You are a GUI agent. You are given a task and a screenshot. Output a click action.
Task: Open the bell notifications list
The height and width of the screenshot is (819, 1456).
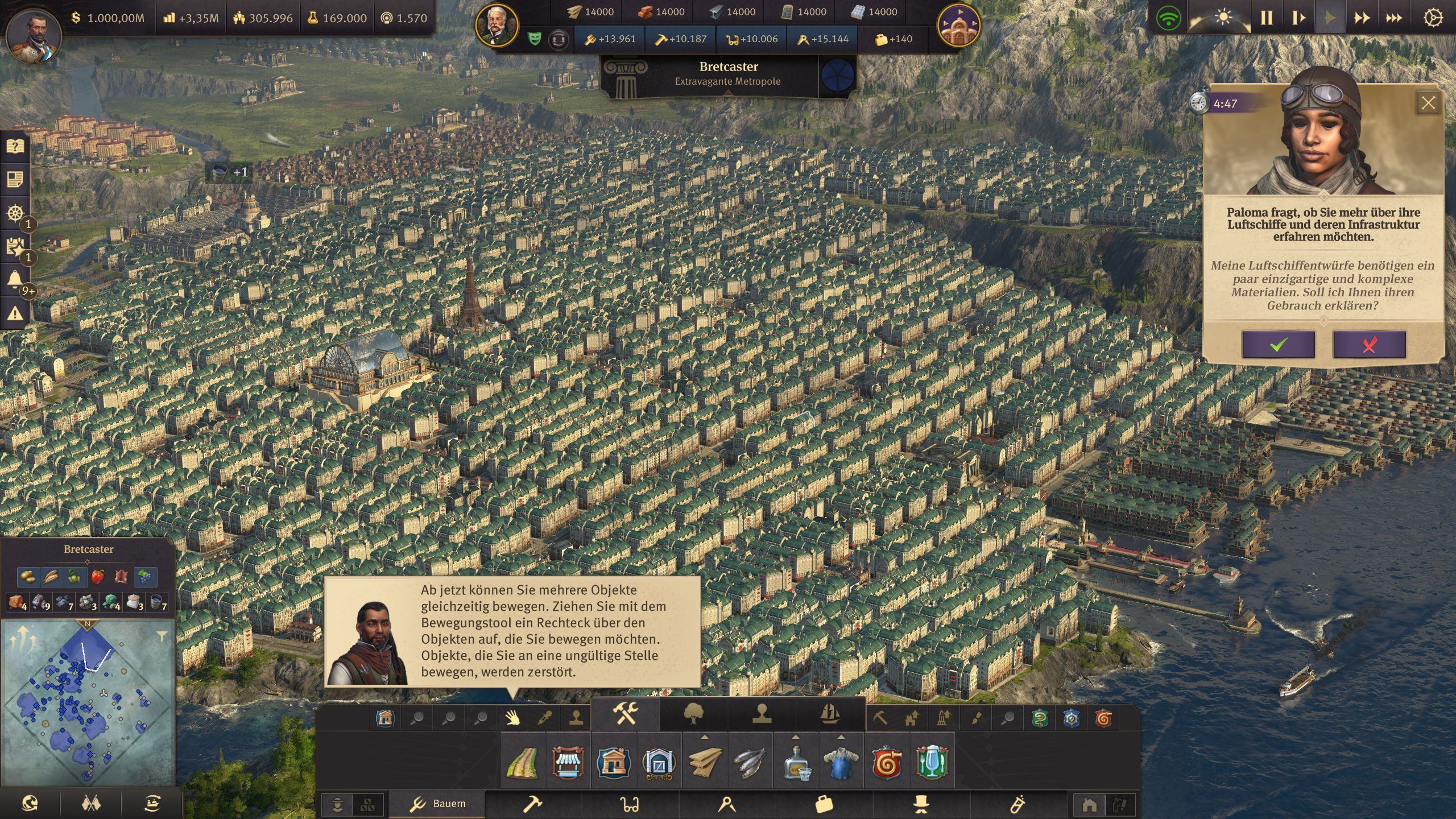tap(15, 280)
